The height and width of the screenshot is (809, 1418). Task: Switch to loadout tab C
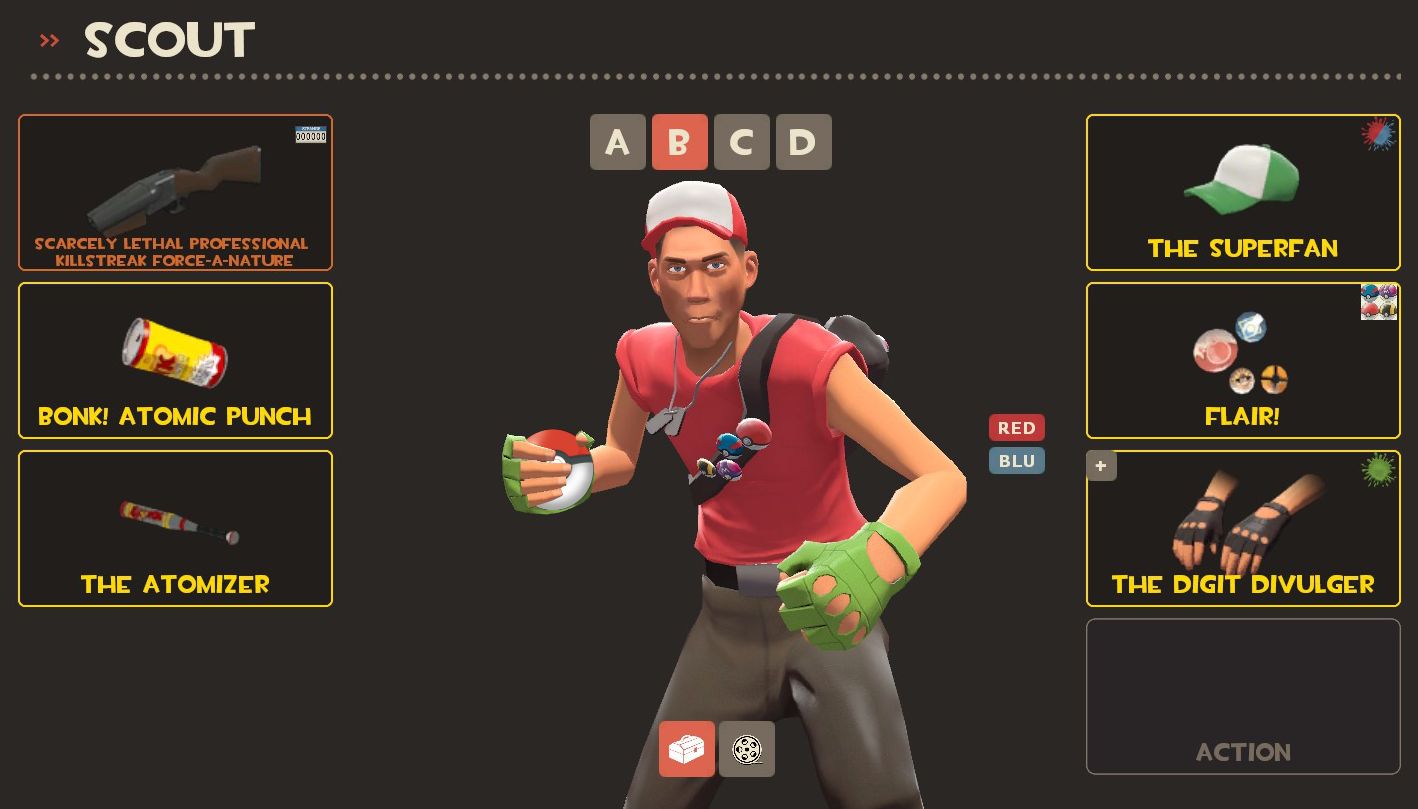742,141
